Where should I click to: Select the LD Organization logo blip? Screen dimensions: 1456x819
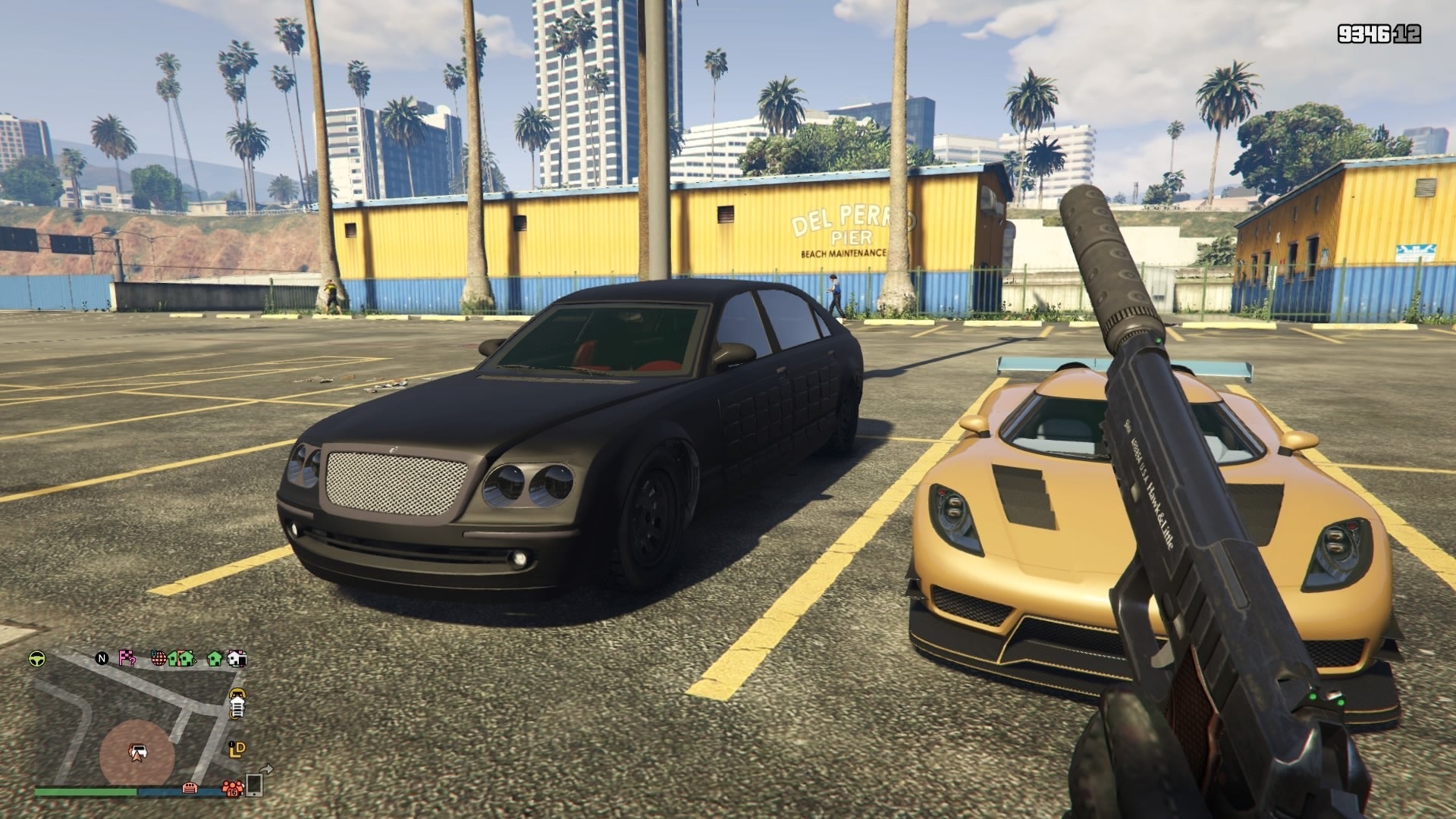click(237, 750)
